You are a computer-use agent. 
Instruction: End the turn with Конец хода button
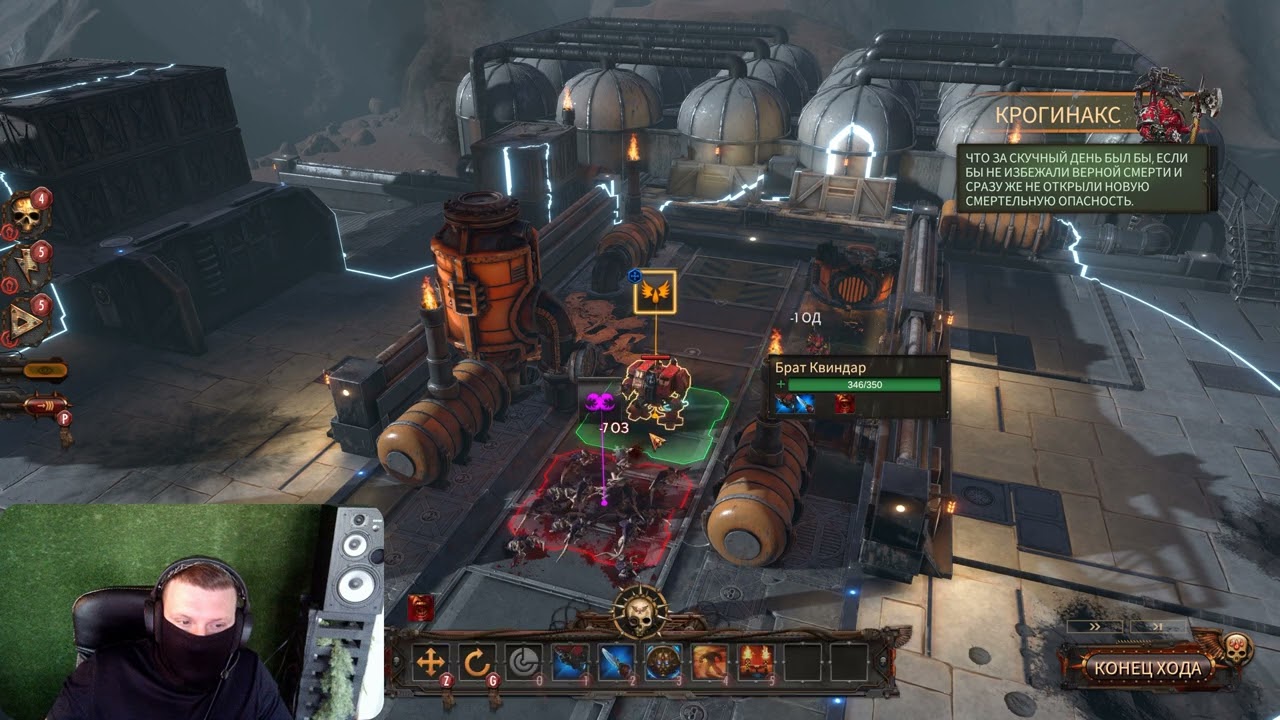(x=1146, y=668)
